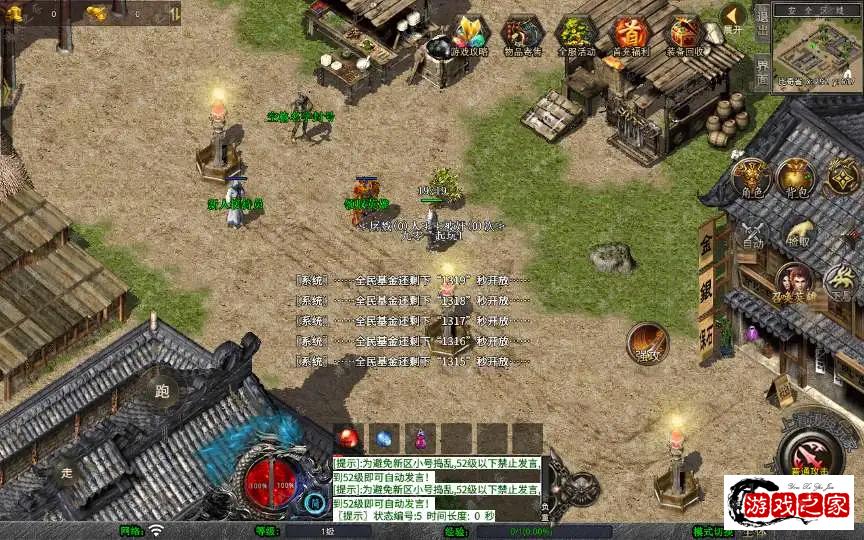This screenshot has width=864, height=540.
Task: Open the 装备回收 equipment recycling chest
Action: point(685,37)
